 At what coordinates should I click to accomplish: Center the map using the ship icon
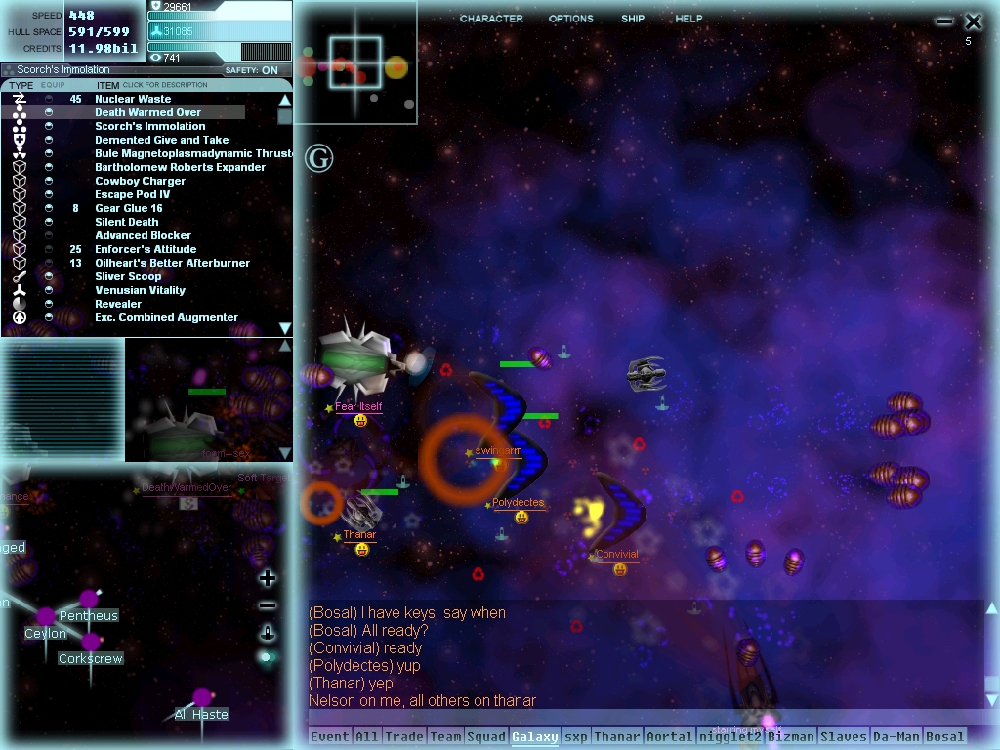tap(267, 632)
